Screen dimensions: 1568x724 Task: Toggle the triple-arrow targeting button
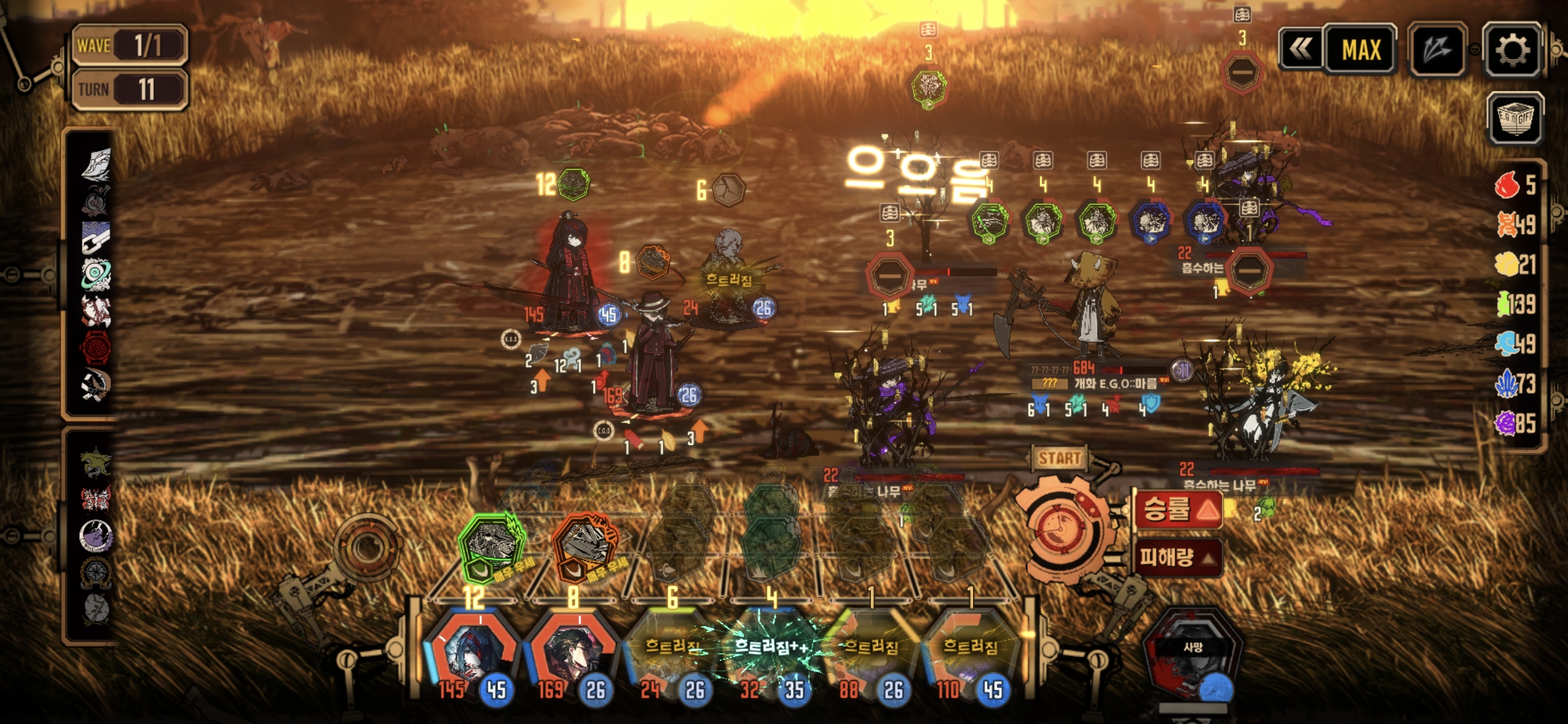[x=1437, y=50]
